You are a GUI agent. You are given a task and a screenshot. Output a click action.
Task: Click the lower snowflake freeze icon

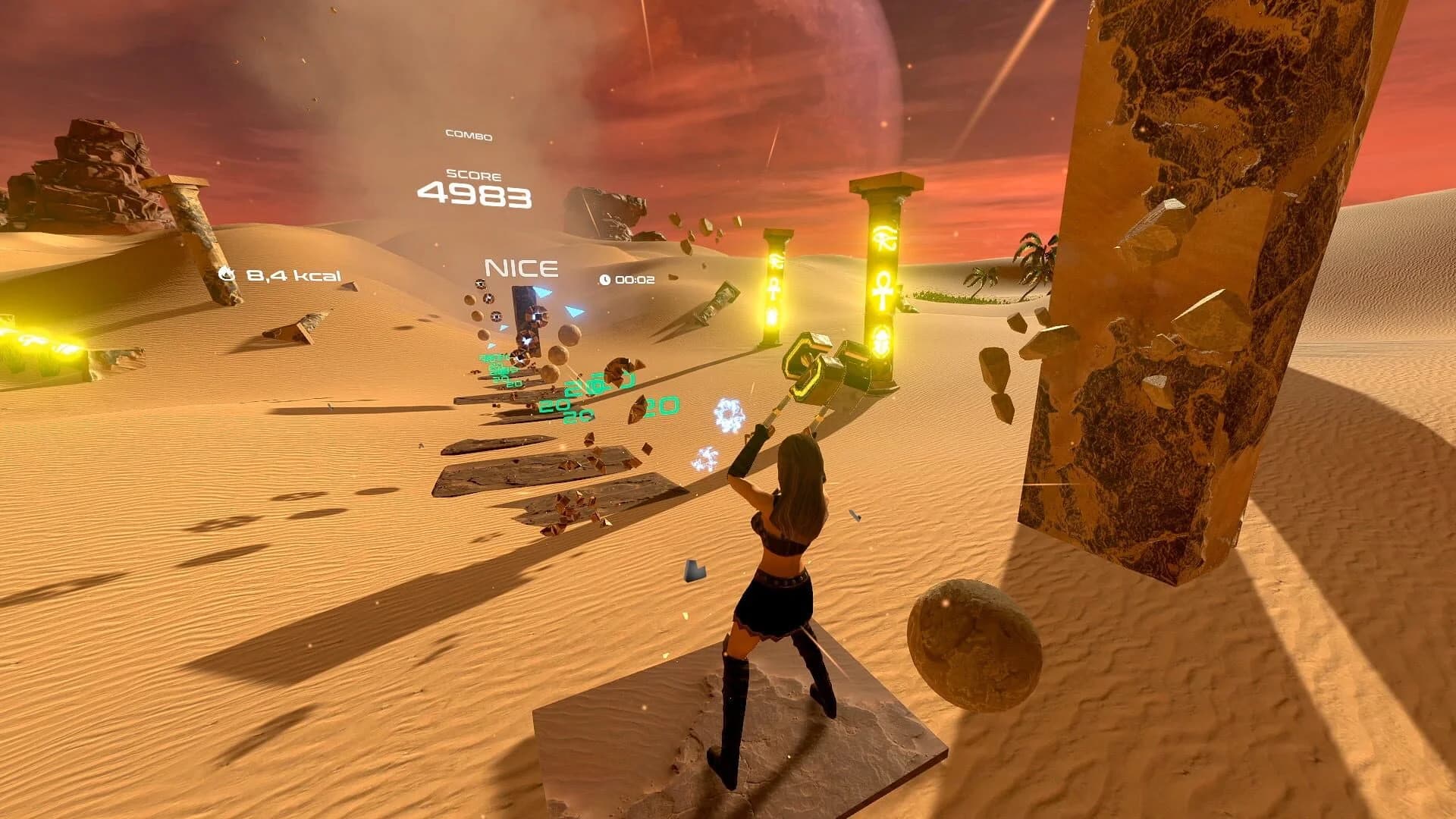pyautogui.click(x=706, y=459)
